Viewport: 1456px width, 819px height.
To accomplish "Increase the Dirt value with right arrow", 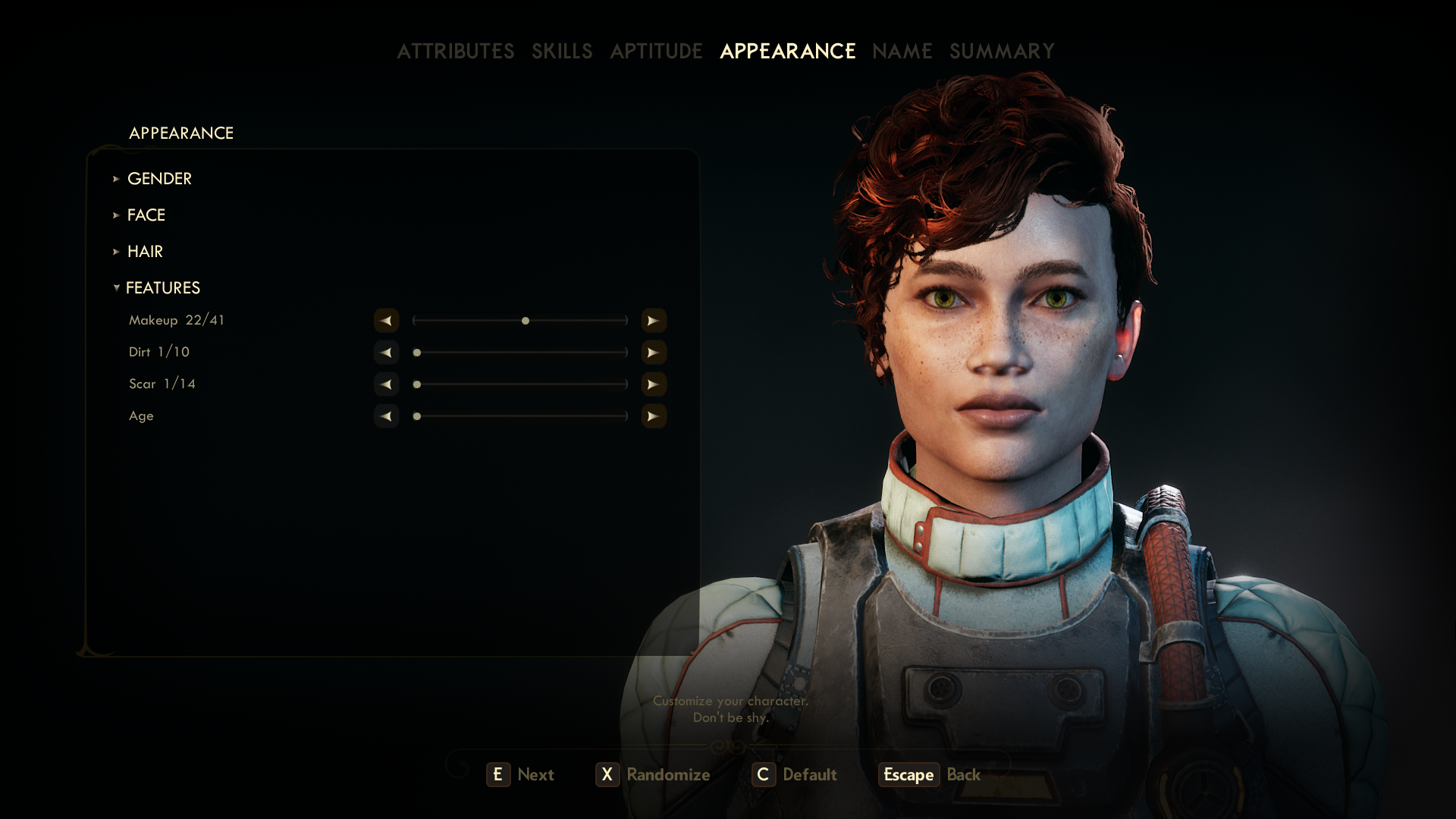I will (x=654, y=353).
